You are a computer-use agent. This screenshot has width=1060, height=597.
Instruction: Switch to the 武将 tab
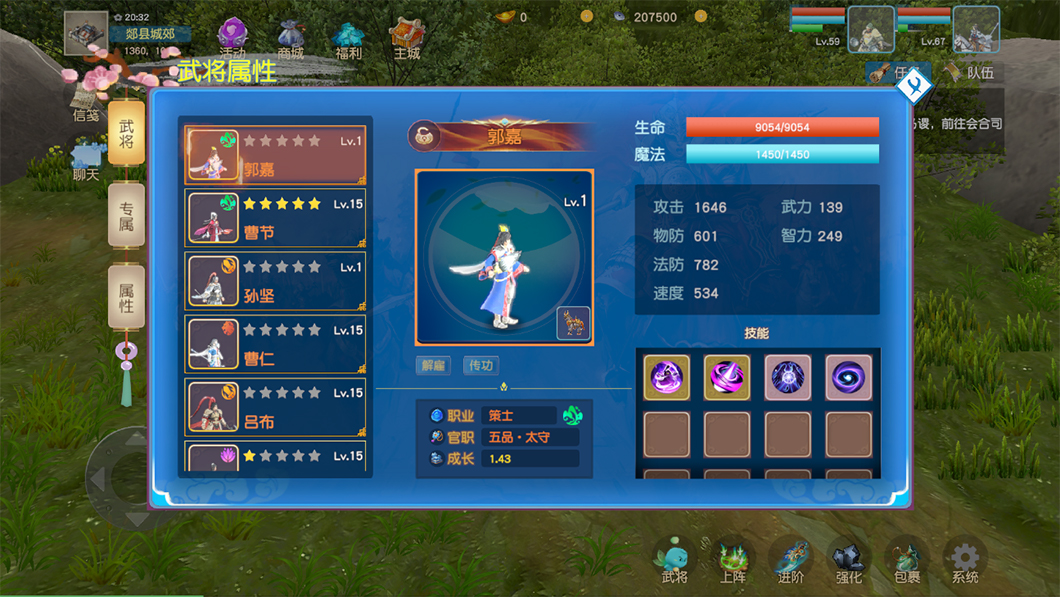coord(127,134)
